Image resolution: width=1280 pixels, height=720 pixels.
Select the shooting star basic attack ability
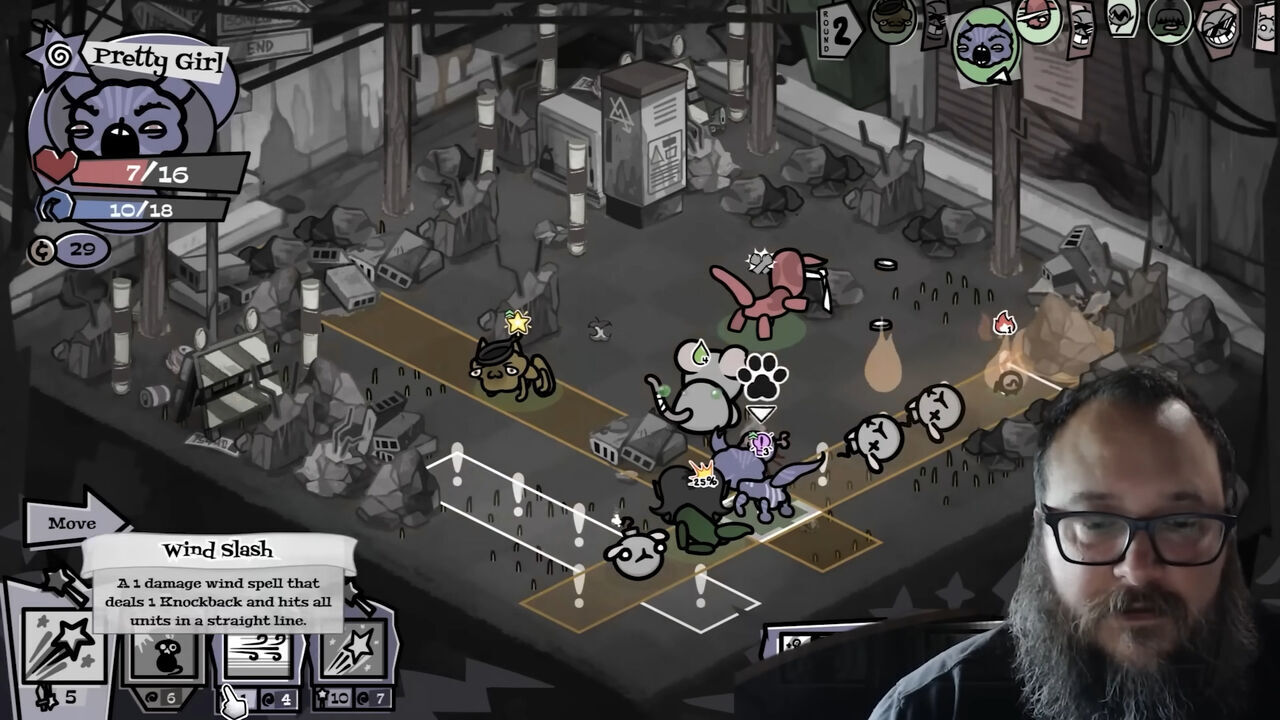coord(64,652)
